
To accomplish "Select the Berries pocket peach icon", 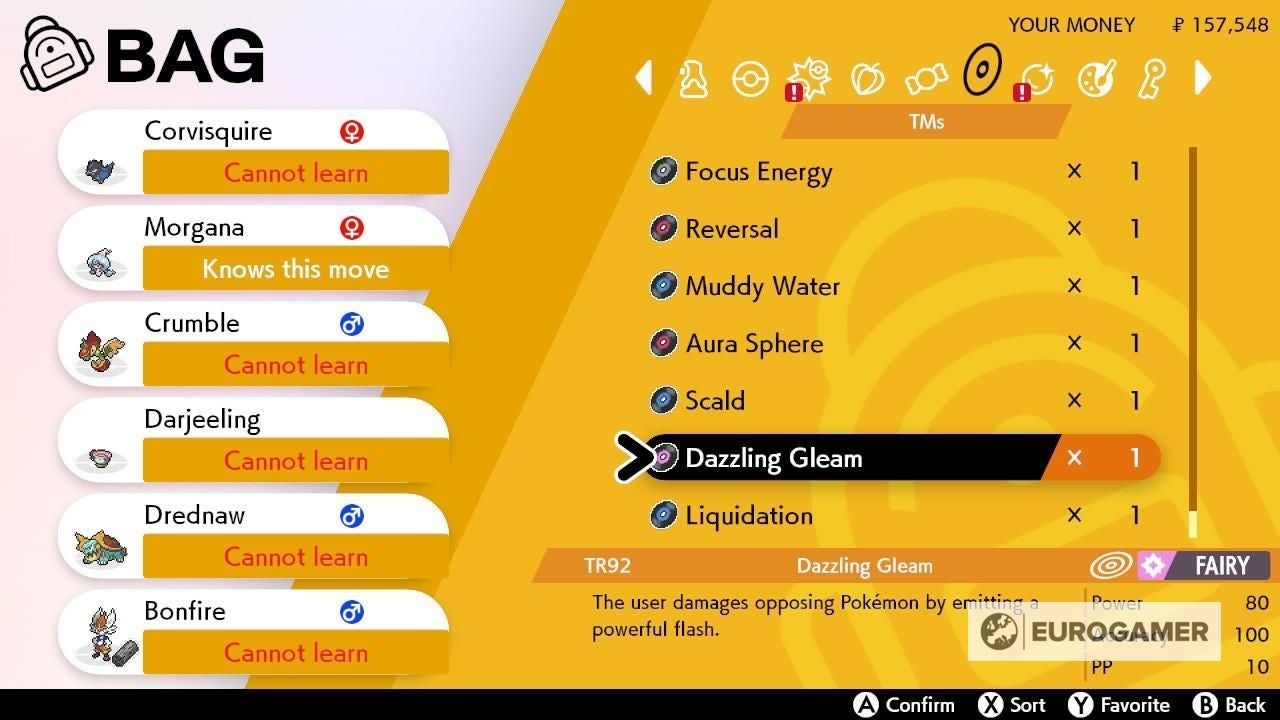I will tap(866, 78).
